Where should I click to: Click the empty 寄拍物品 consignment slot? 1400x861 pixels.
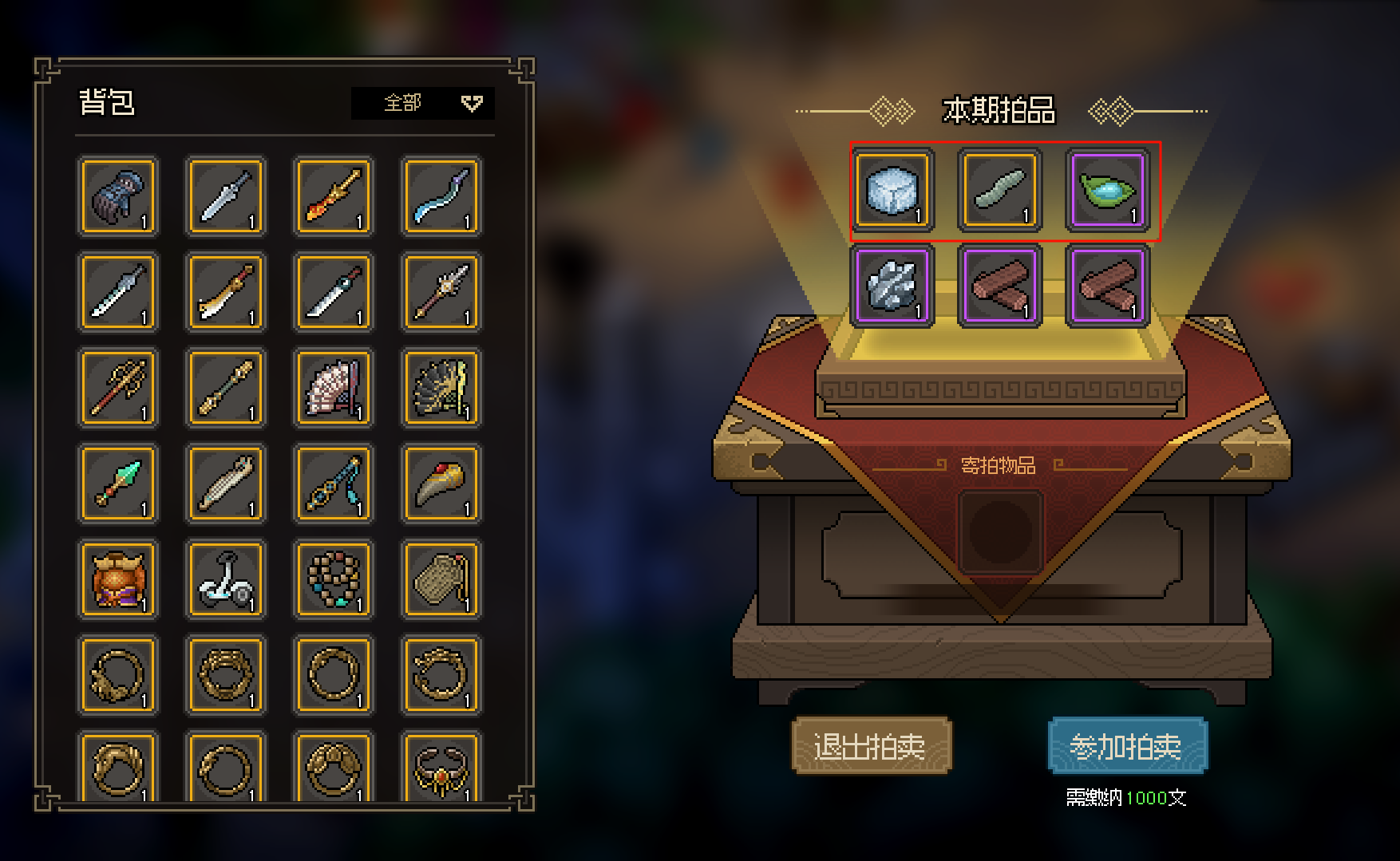[x=1000, y=532]
